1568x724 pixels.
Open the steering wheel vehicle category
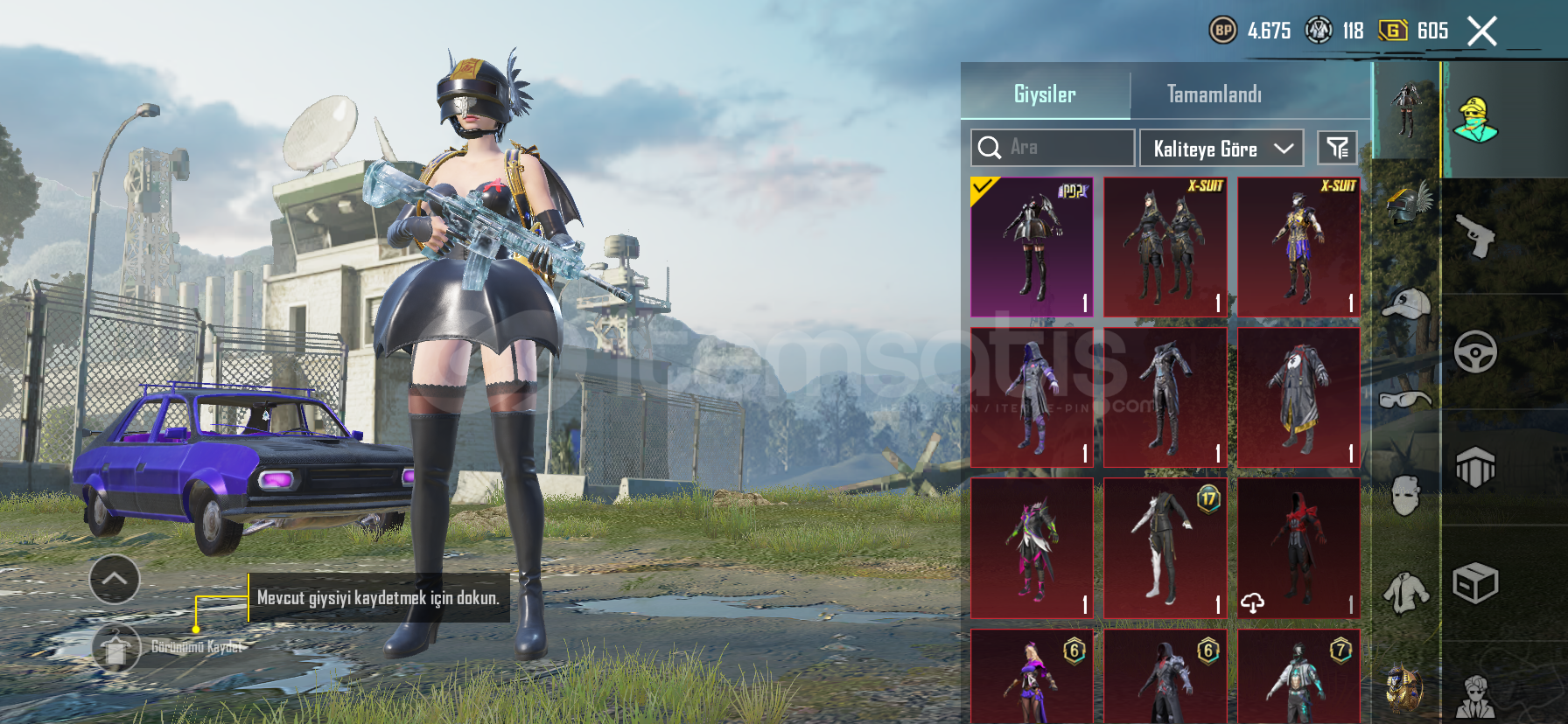coord(1475,352)
